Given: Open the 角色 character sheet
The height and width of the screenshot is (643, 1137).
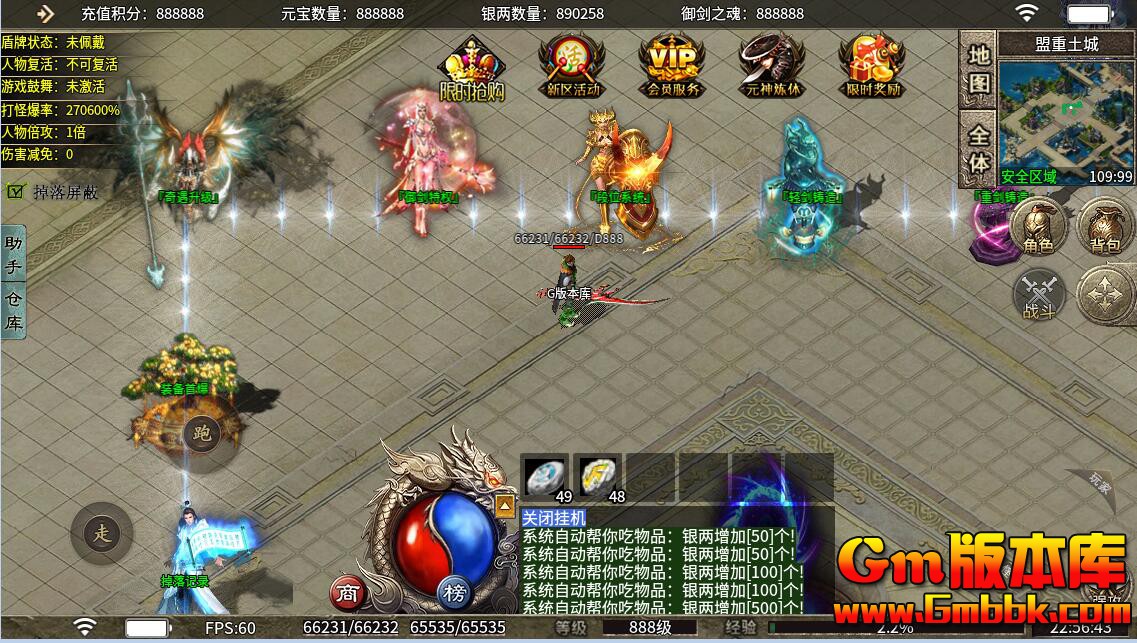Looking at the screenshot, I should coord(1039,226).
